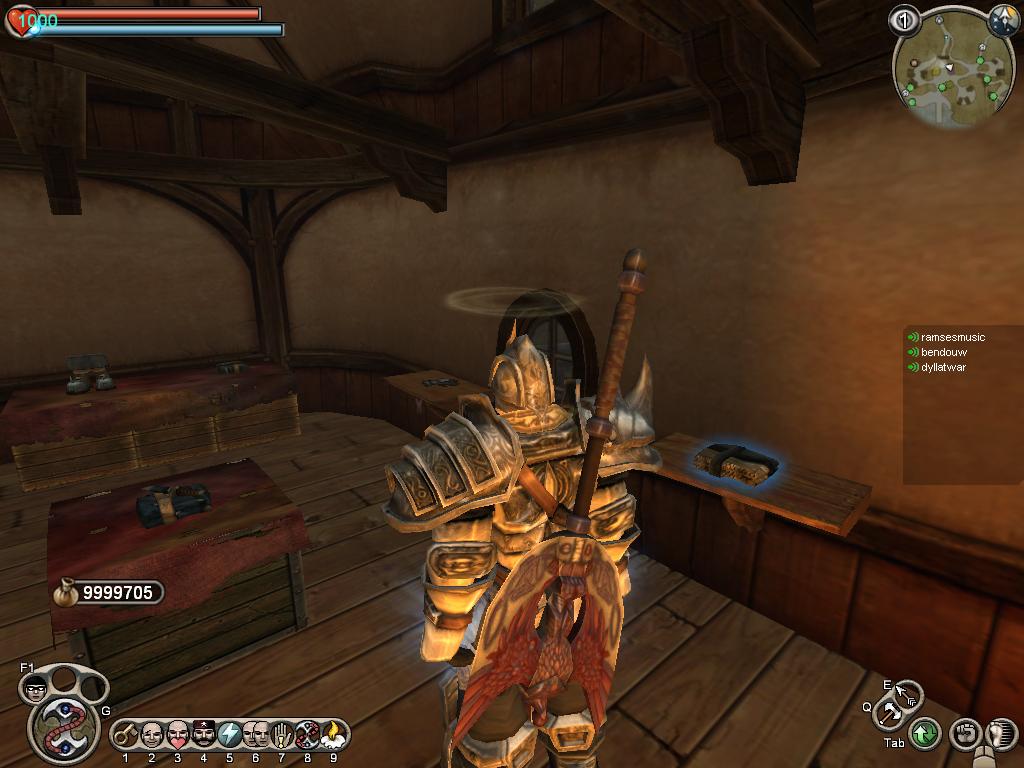Toggle the footprint sneak icon

click(1000, 734)
